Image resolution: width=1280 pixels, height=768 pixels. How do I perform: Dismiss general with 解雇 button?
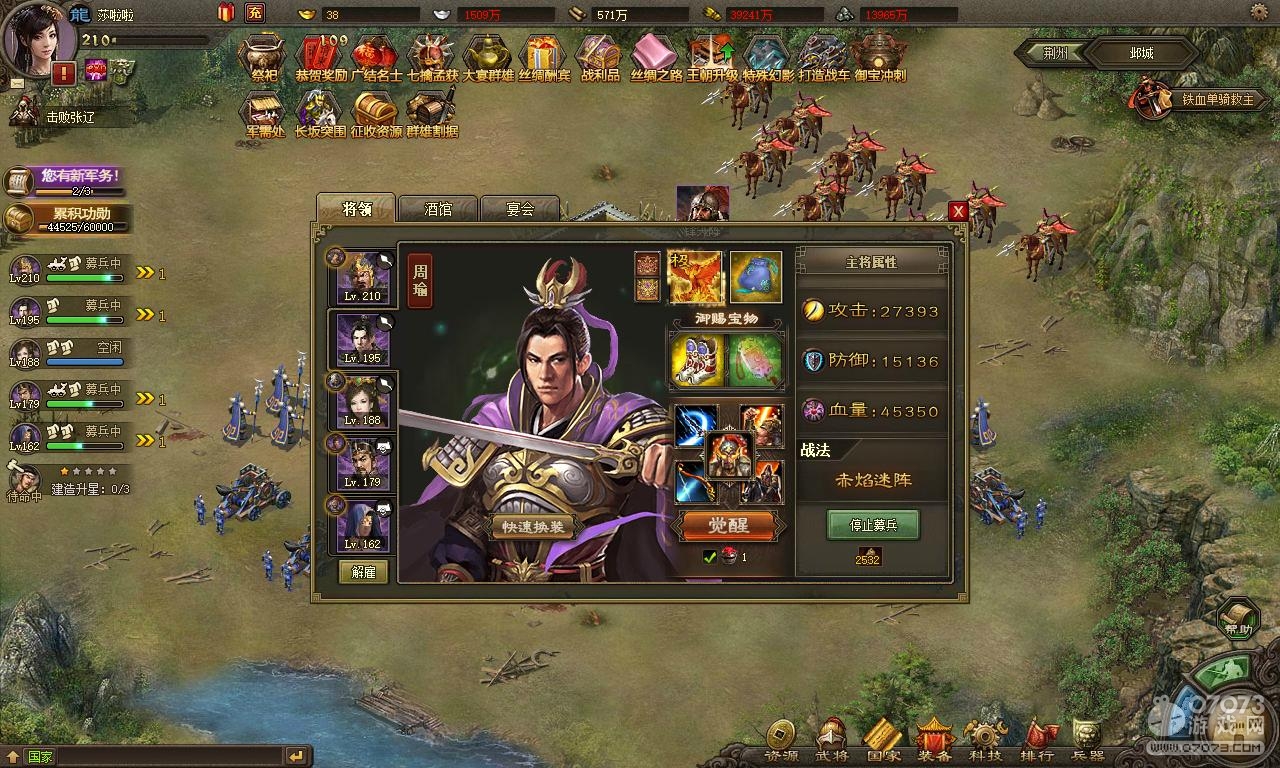pyautogui.click(x=363, y=571)
